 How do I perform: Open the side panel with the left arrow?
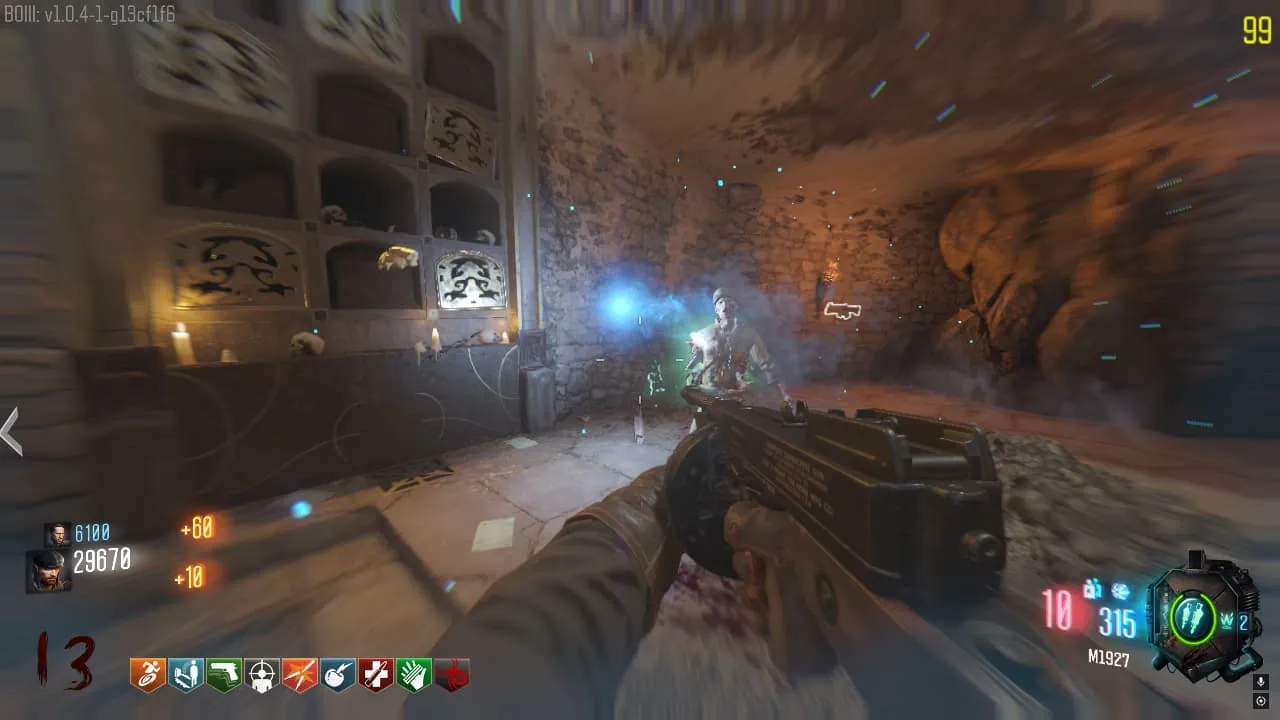[11, 432]
